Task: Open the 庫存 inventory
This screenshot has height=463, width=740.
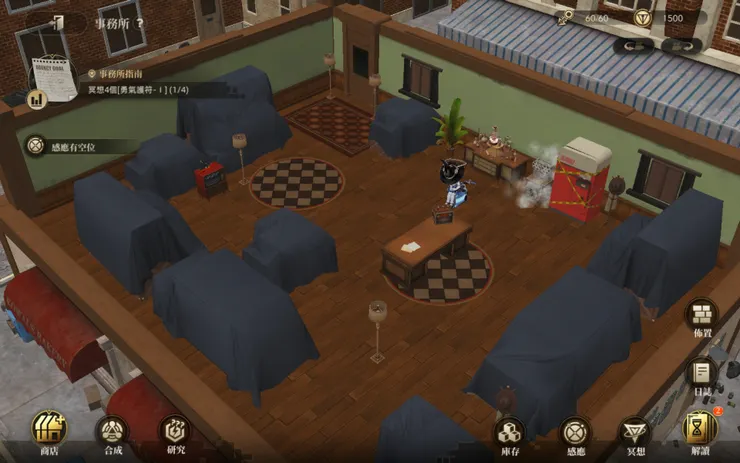Action: click(510, 434)
